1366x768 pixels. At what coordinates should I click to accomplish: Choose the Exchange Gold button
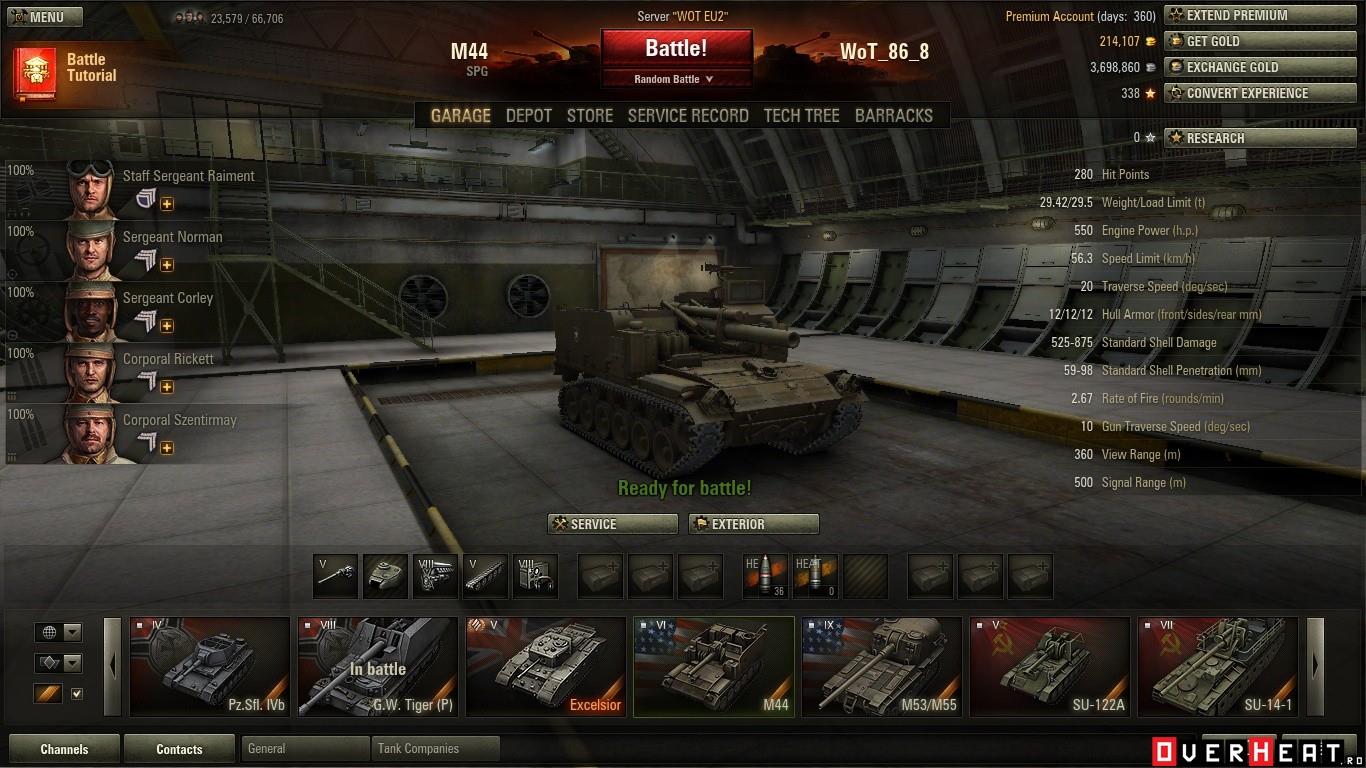[x=1237, y=67]
